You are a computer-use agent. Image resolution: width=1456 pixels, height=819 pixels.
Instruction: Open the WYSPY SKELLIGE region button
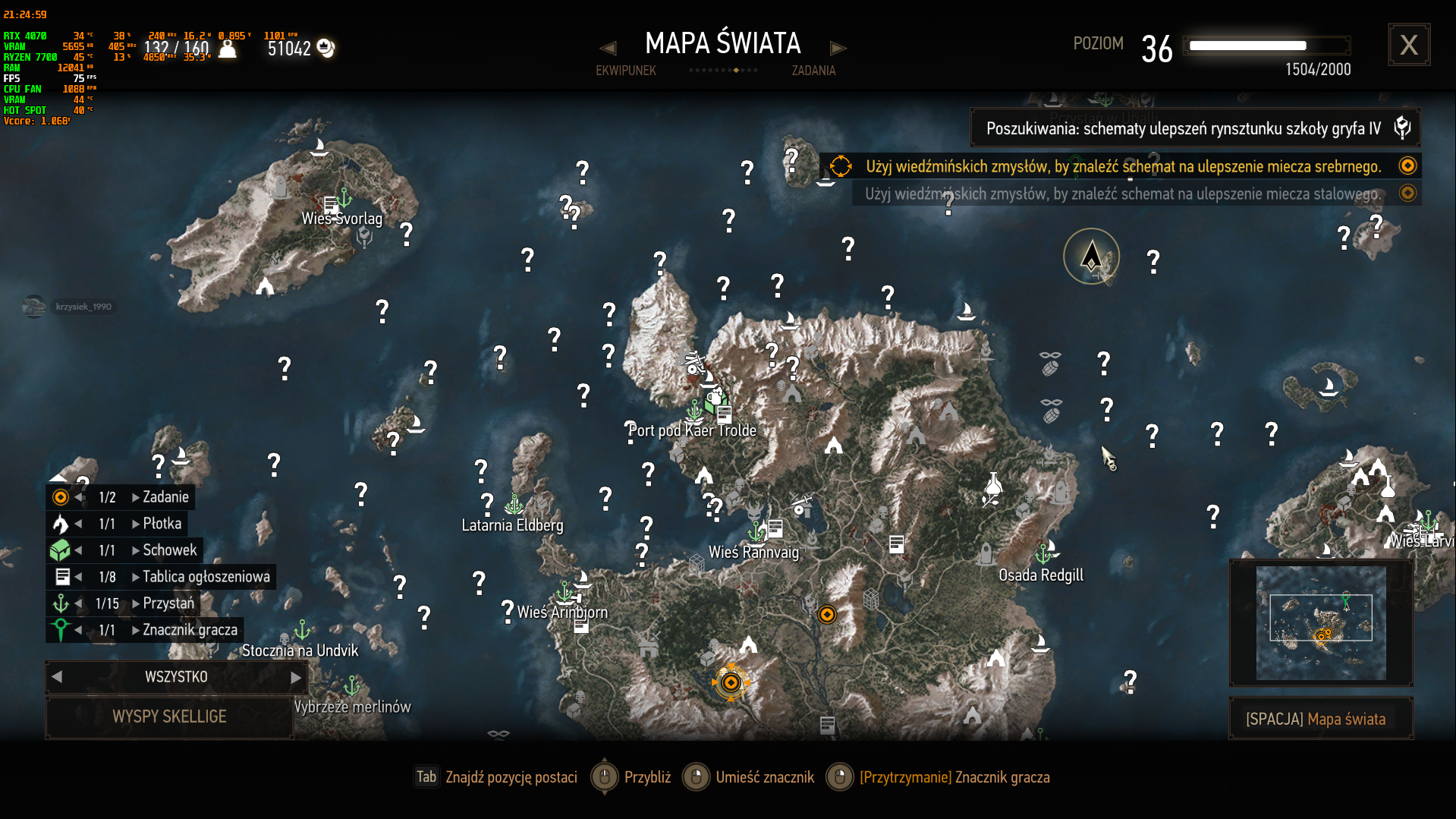tap(169, 717)
